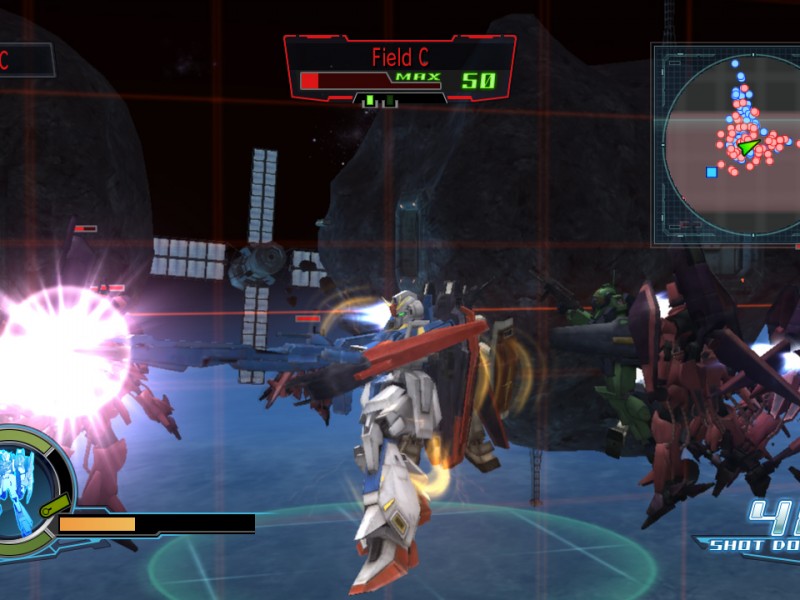
Task: Click the green player arrow on the minimap
Action: (x=748, y=147)
